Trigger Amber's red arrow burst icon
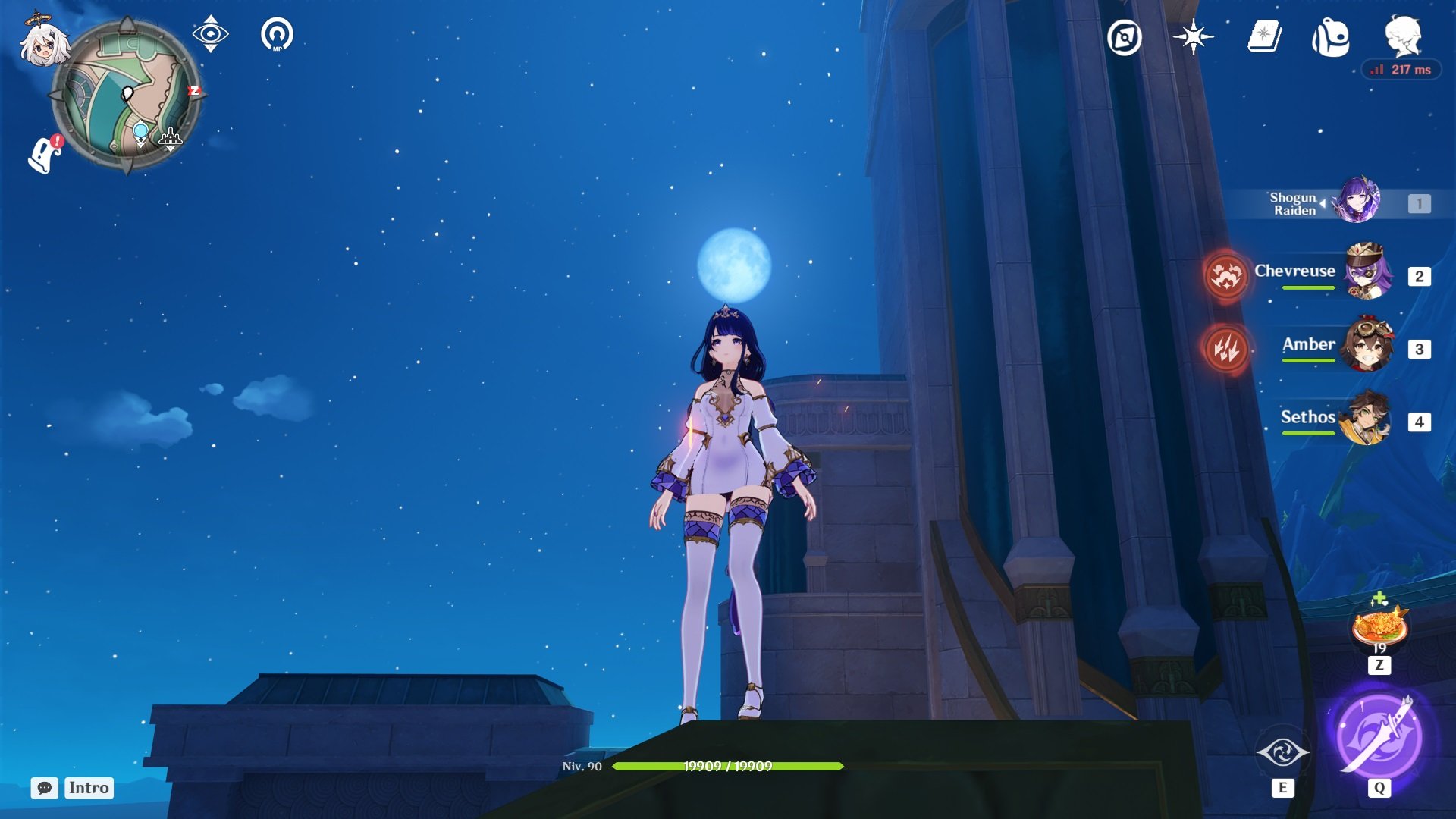Viewport: 1456px width, 819px height. point(1225,349)
